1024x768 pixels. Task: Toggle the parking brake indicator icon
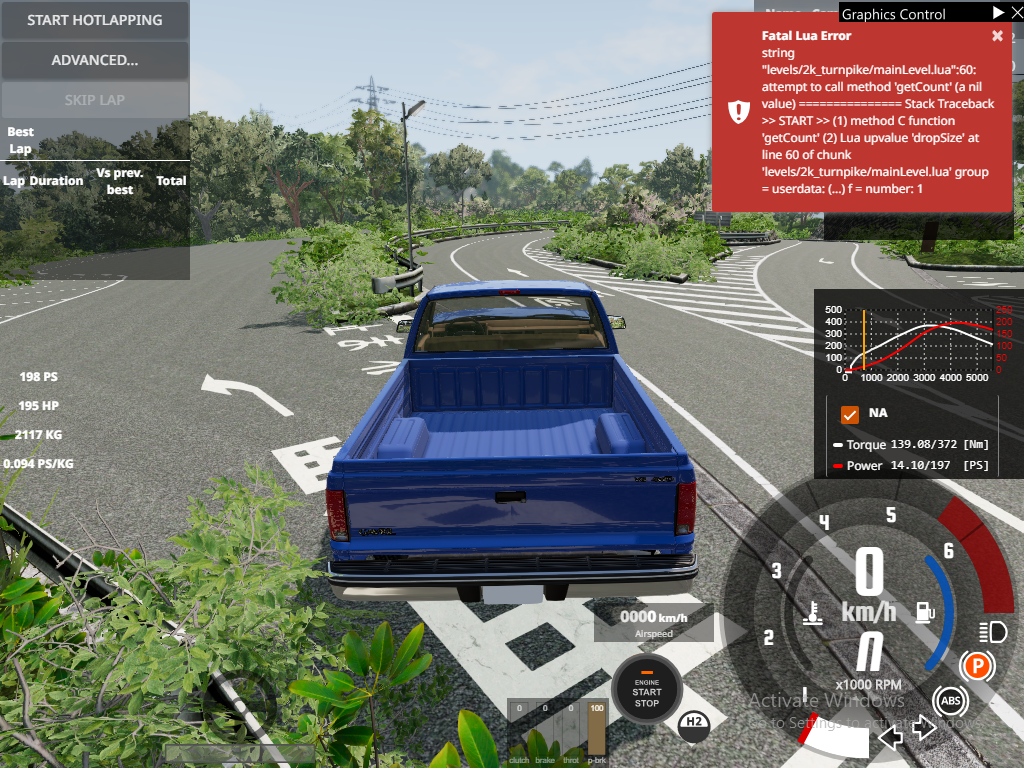pos(975,665)
